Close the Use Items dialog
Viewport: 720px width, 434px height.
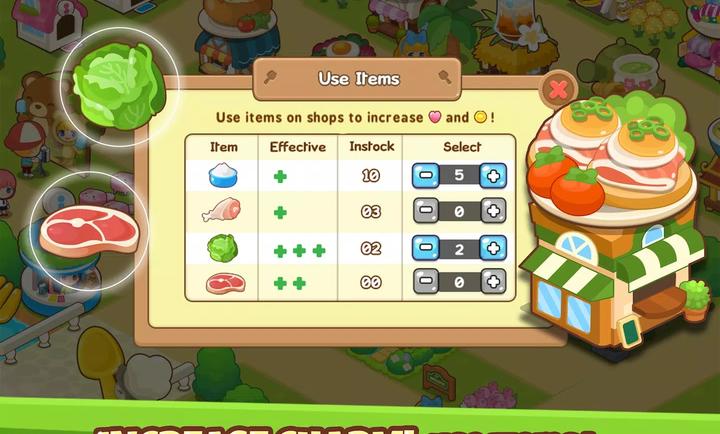(x=557, y=91)
